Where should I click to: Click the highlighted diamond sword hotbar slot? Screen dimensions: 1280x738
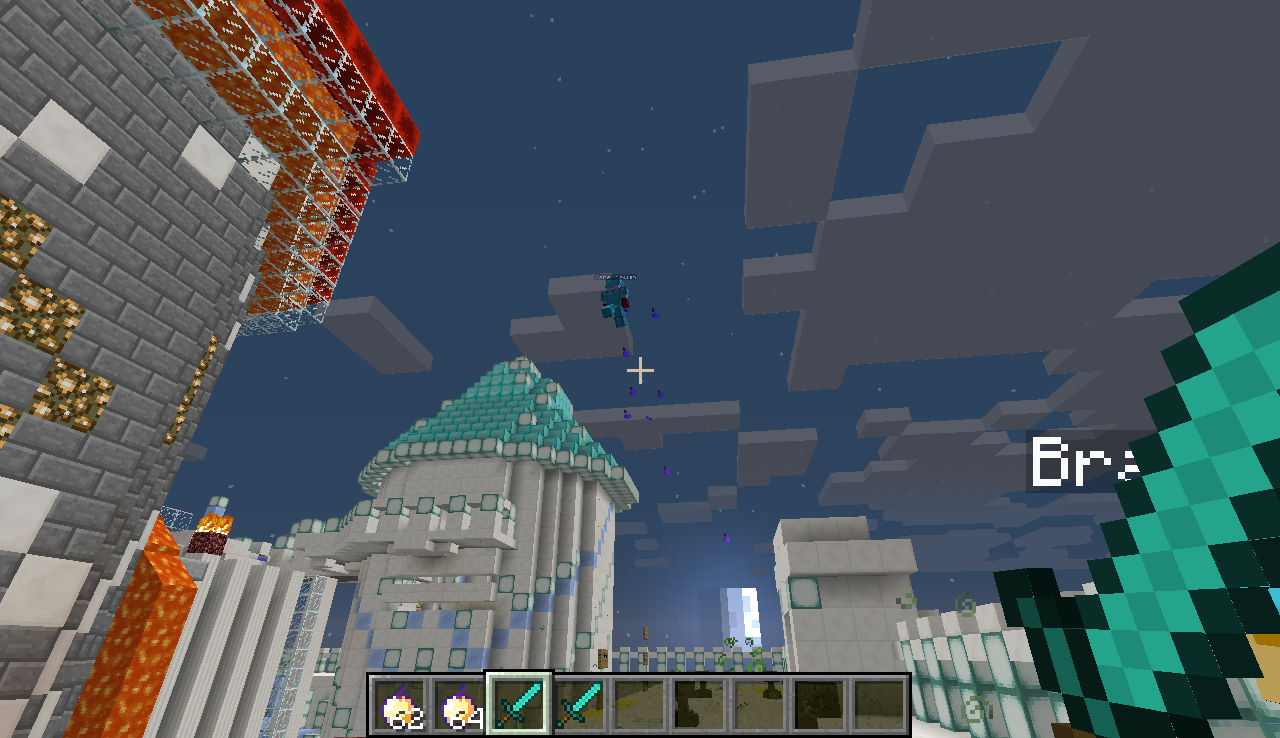[x=520, y=704]
